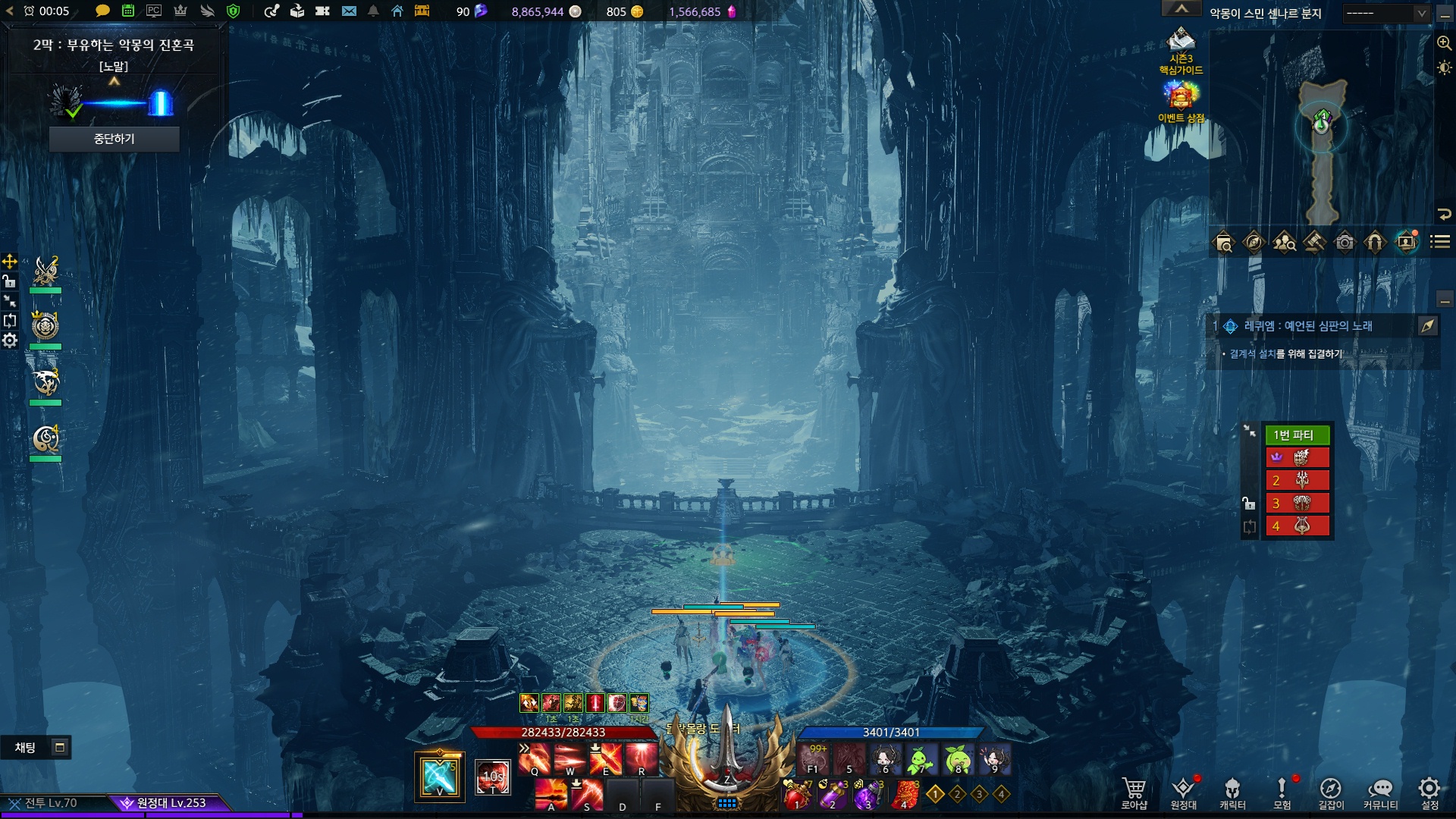Select the 1번 파티 header
The height and width of the screenshot is (819, 1456).
[x=1297, y=435]
